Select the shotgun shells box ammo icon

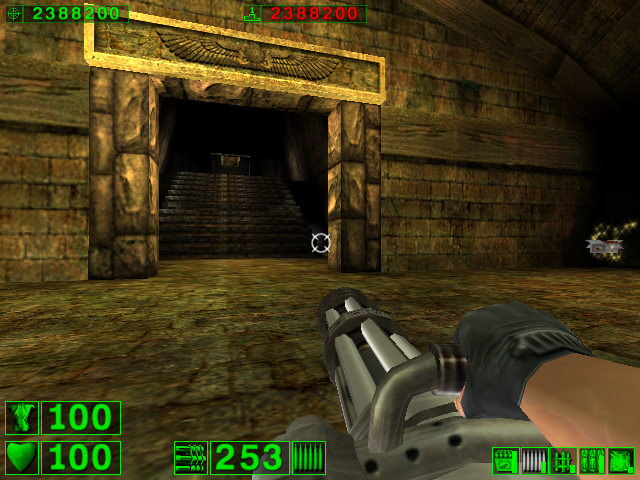[505, 460]
